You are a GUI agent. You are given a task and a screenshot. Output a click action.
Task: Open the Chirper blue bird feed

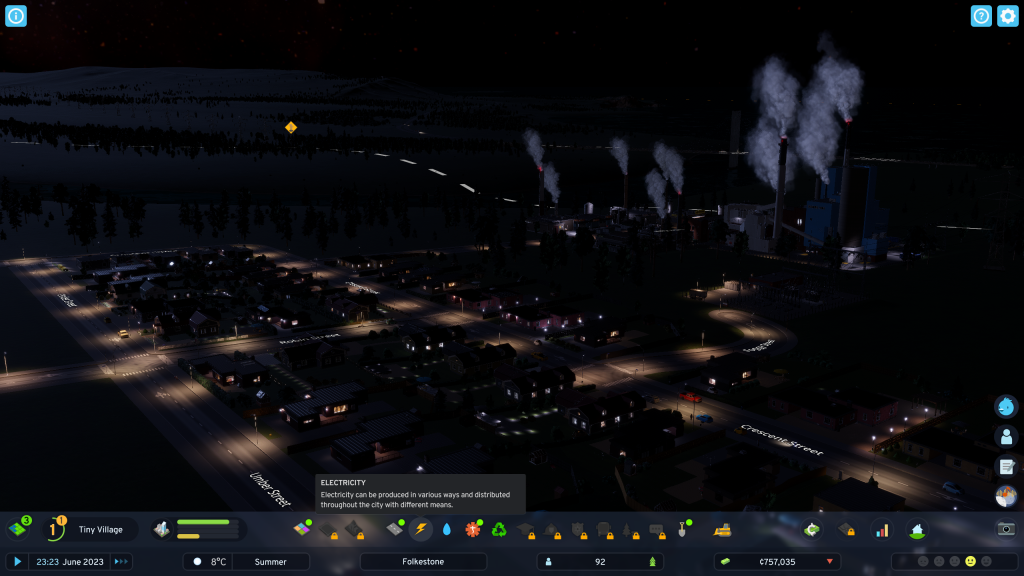tap(1006, 406)
